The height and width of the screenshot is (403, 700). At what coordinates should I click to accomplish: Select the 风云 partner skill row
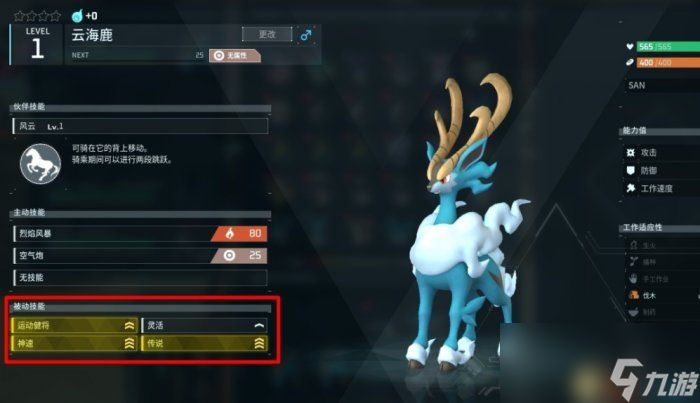tap(140, 126)
